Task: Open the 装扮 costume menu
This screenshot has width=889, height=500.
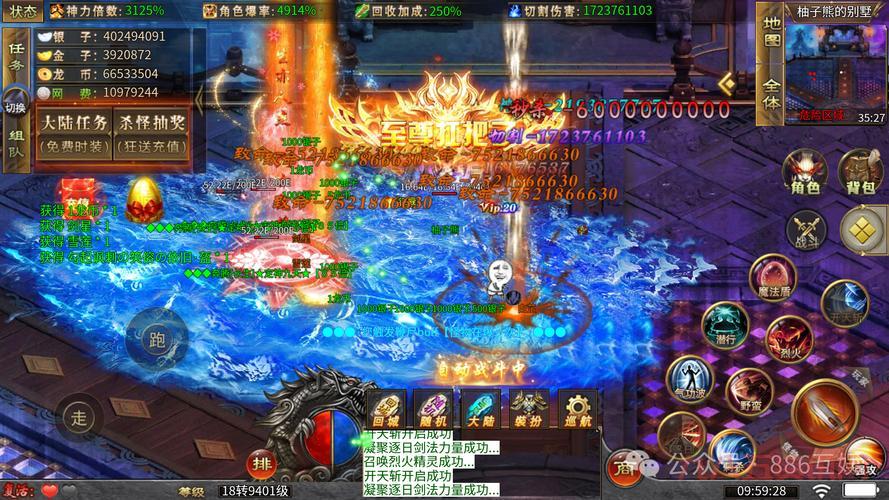Action: pos(527,411)
